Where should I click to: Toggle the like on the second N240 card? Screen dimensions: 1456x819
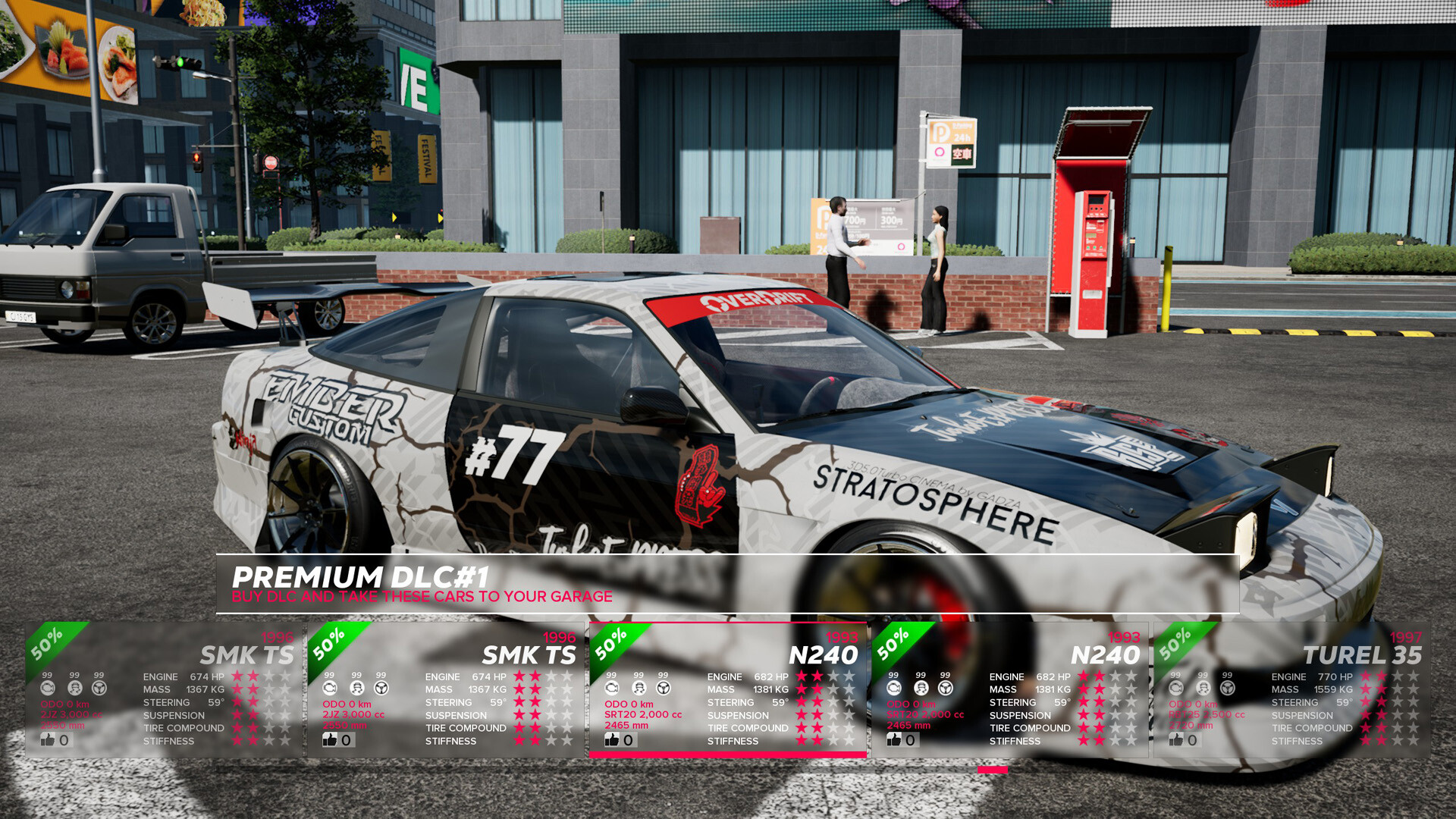coord(894,739)
